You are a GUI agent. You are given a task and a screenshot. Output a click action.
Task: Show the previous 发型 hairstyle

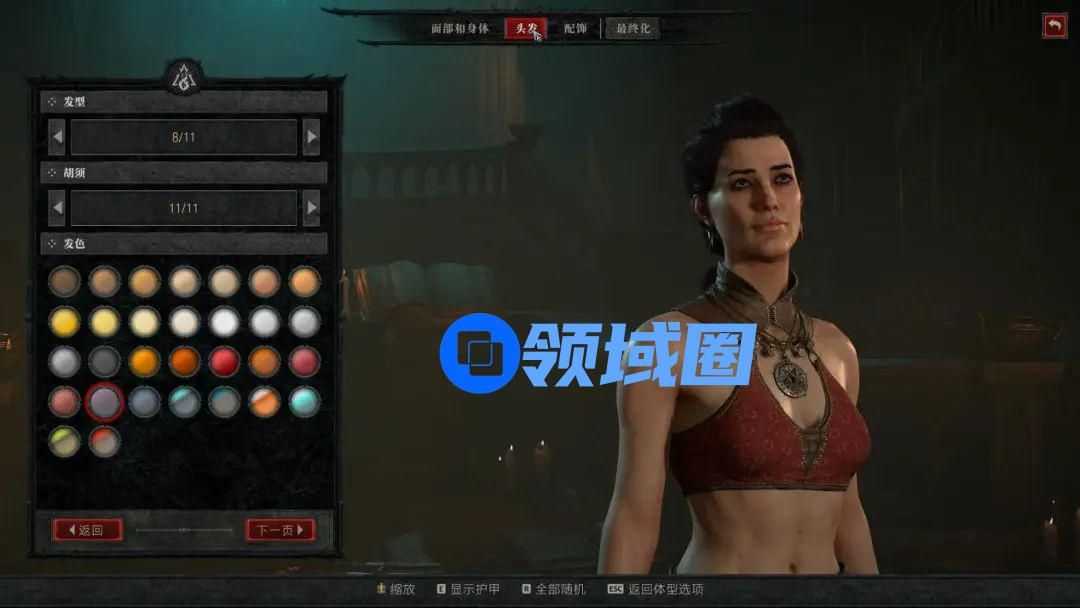click(57, 137)
